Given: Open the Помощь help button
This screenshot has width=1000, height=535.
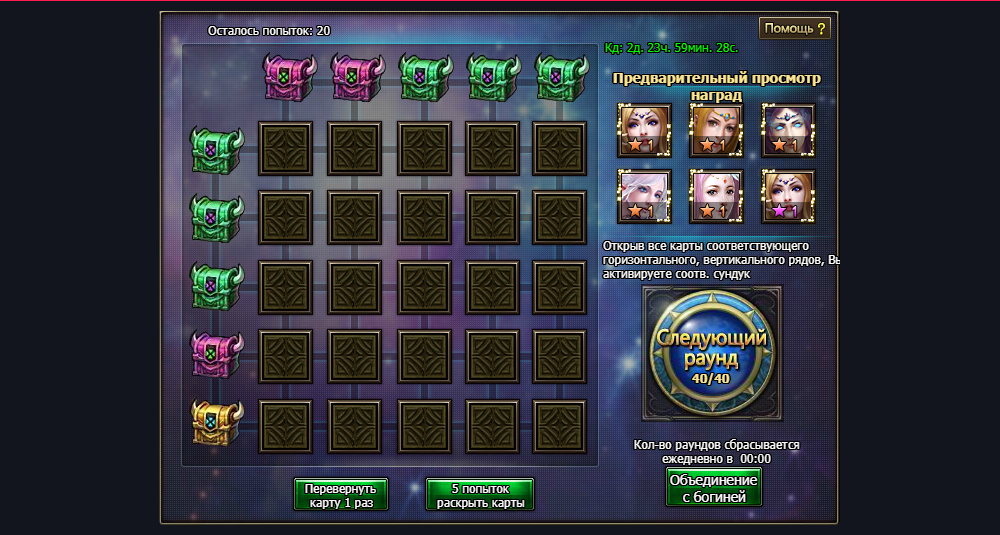Looking at the screenshot, I should click(795, 28).
